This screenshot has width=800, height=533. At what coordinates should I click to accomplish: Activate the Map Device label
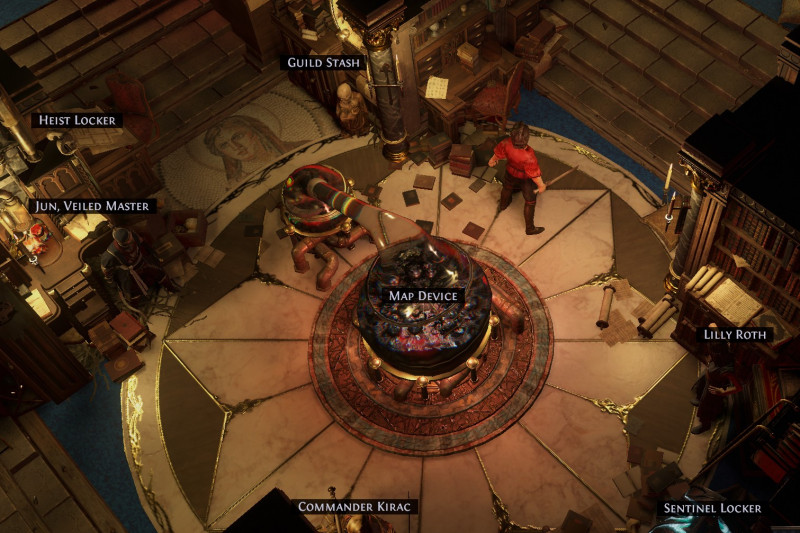[424, 296]
